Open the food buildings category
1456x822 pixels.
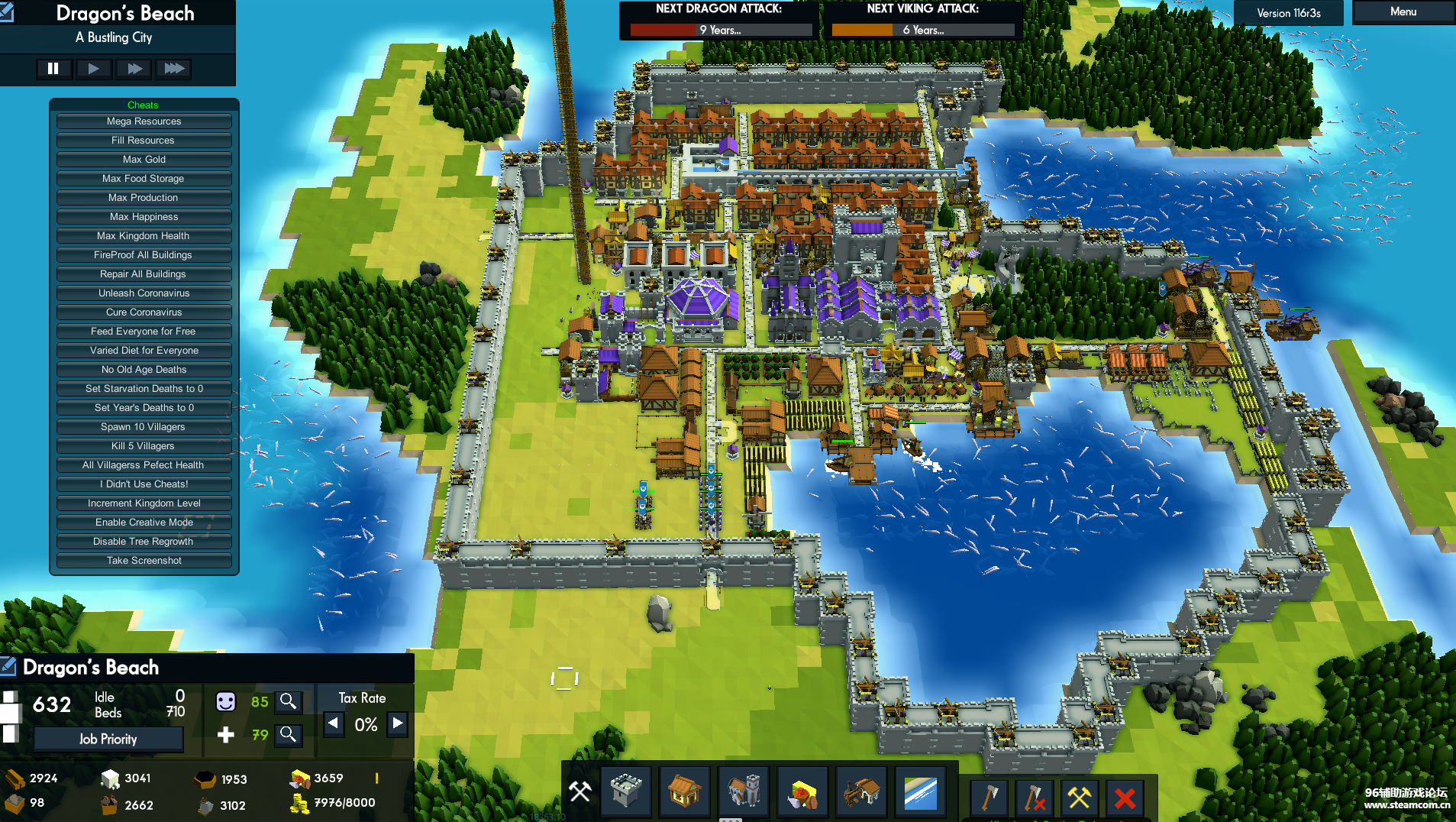click(x=802, y=794)
